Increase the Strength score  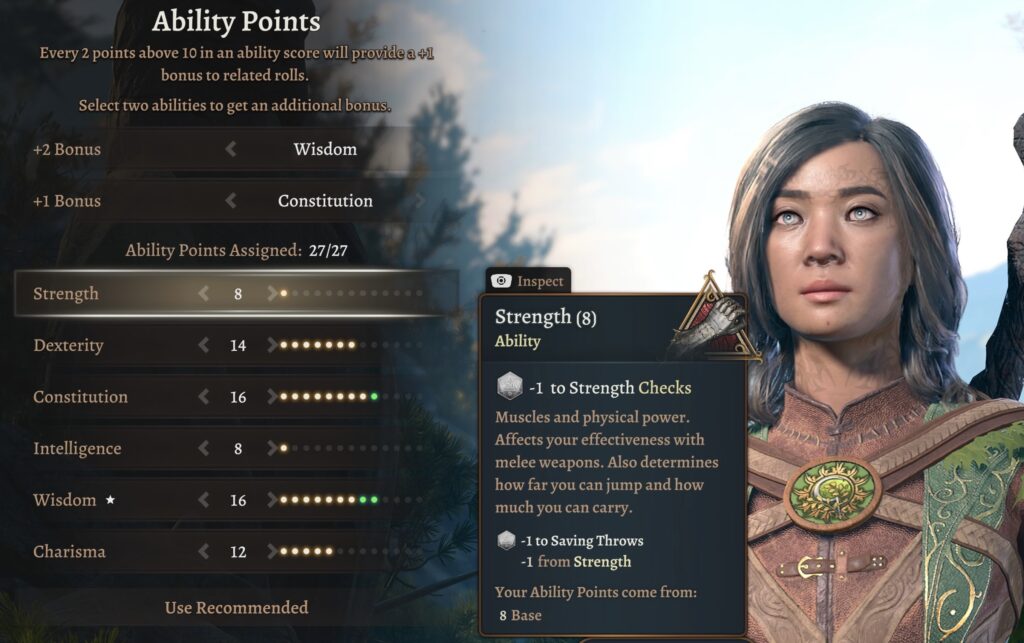tap(272, 294)
